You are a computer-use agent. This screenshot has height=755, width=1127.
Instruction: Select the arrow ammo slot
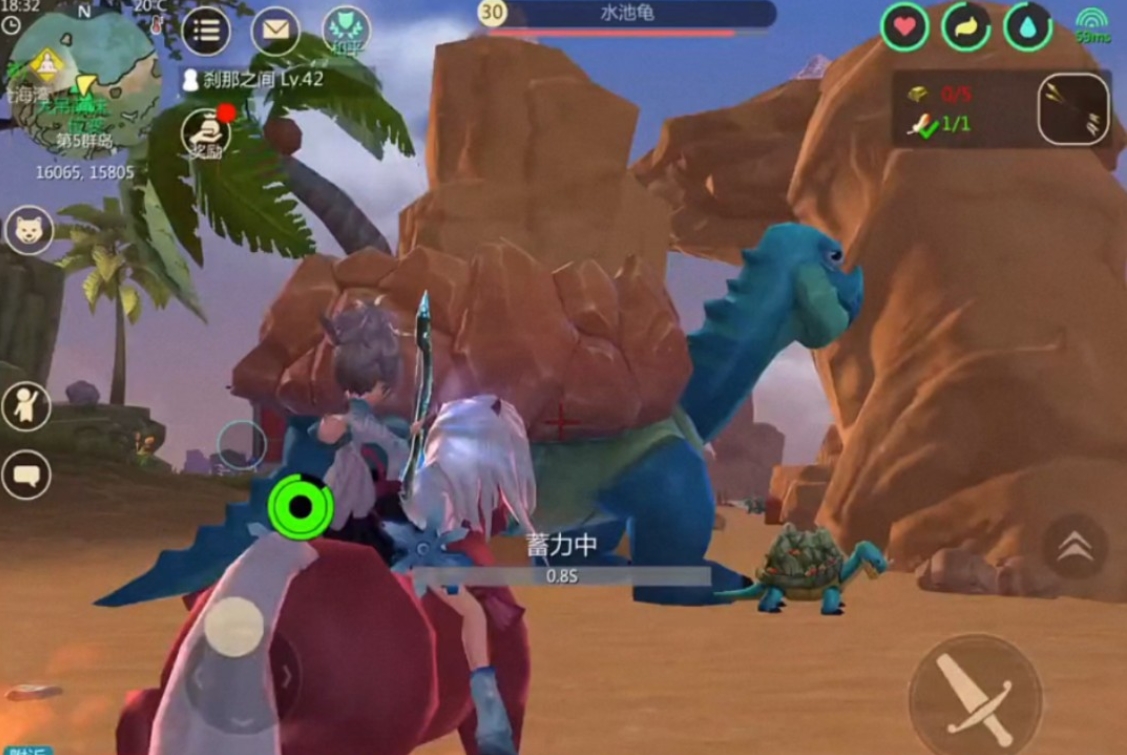click(1073, 109)
